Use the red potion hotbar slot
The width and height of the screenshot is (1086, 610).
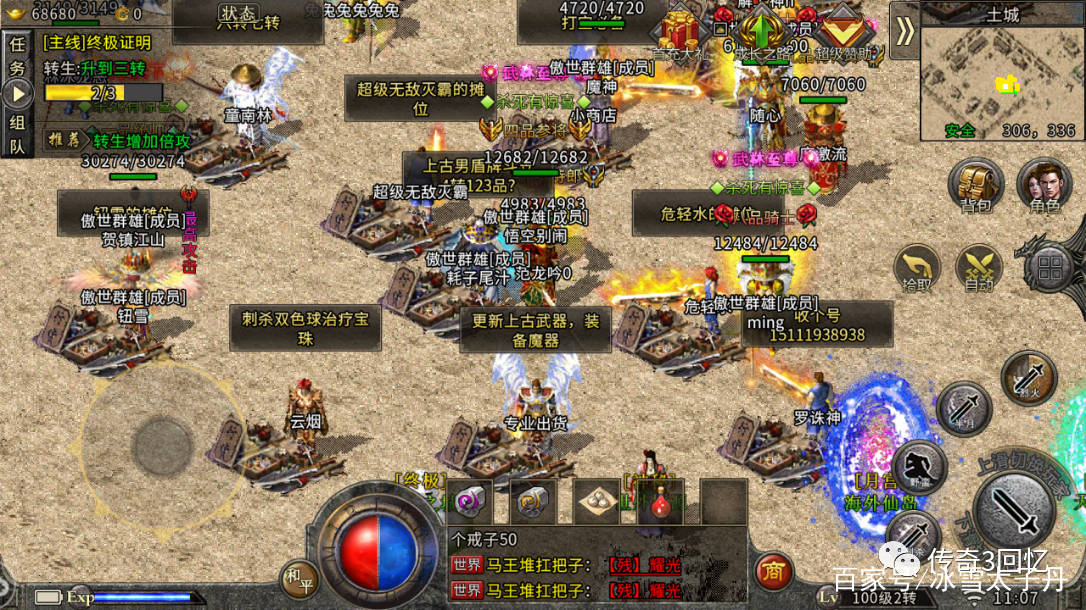659,500
